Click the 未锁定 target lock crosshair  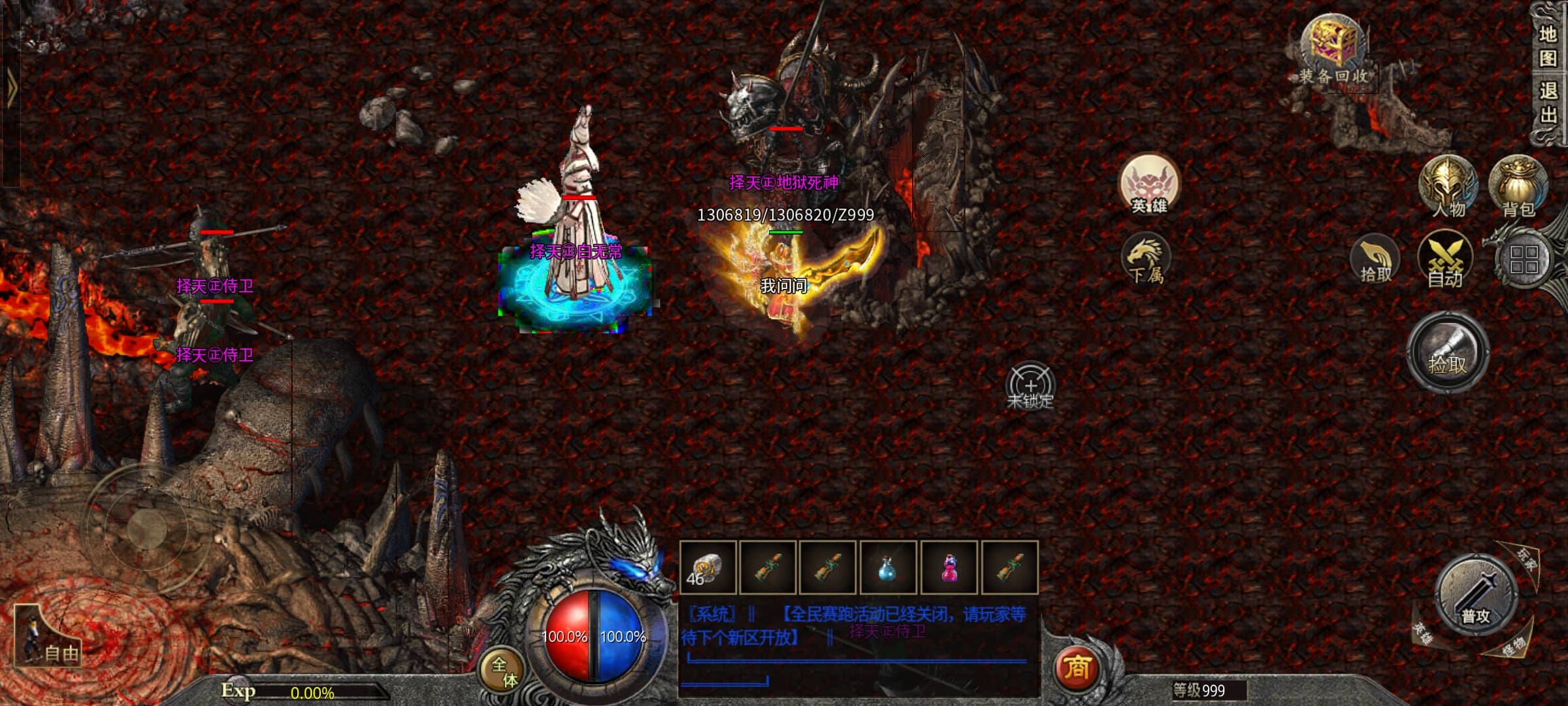click(x=1030, y=387)
